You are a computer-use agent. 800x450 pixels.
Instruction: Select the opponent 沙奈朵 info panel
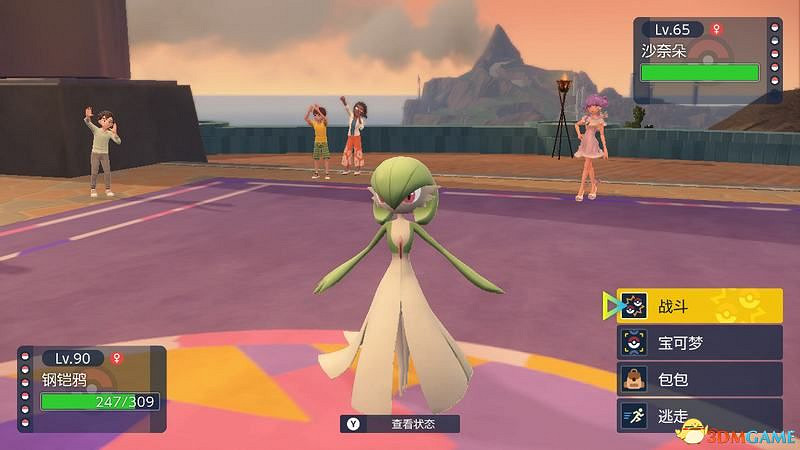point(699,58)
